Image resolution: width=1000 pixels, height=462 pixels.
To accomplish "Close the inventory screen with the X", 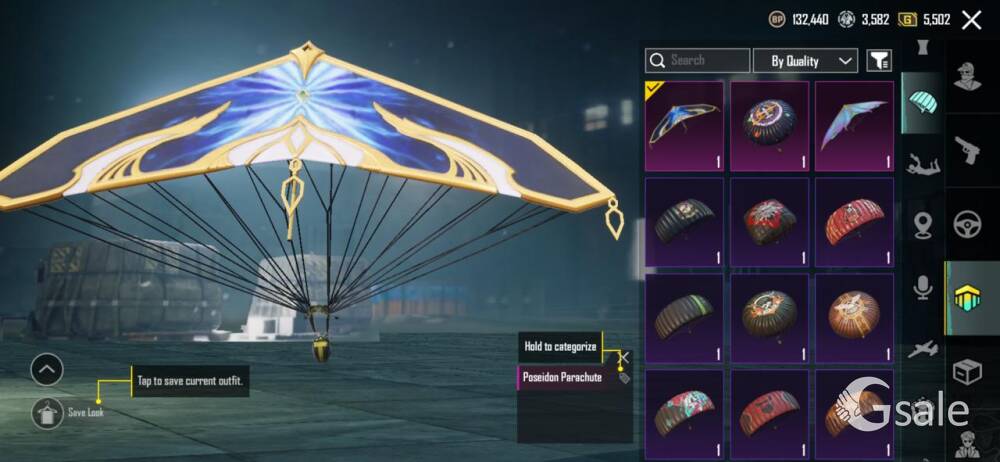I will pyautogui.click(x=971, y=20).
